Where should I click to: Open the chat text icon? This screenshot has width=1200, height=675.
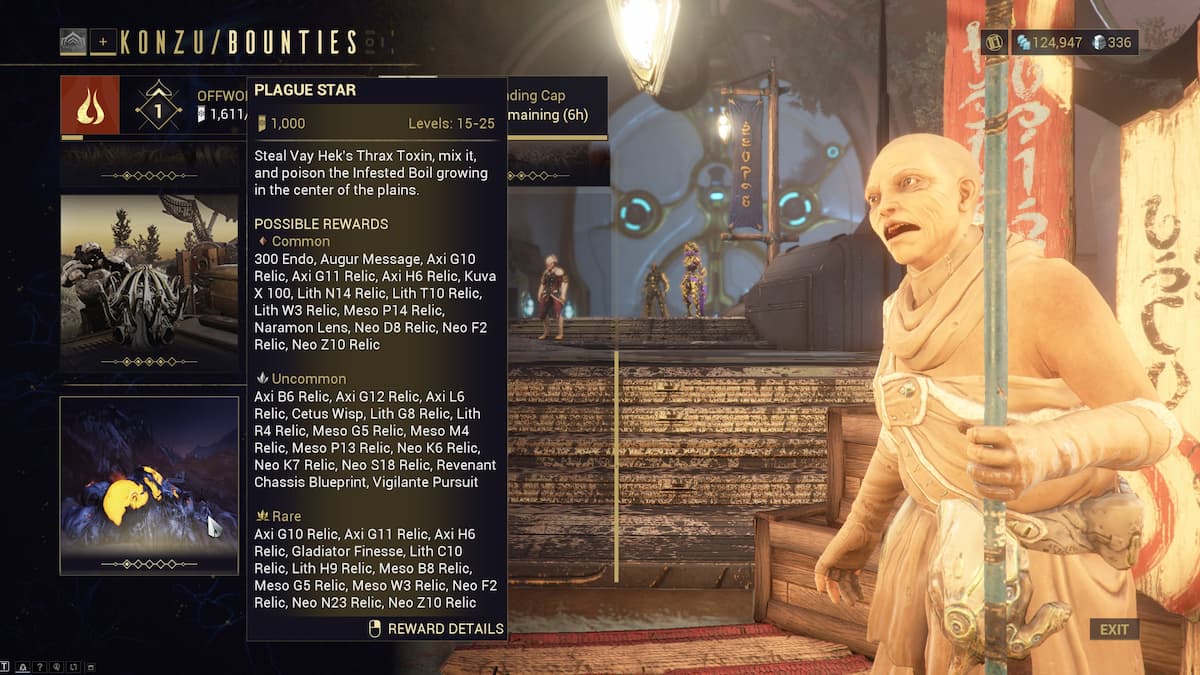coord(6,667)
